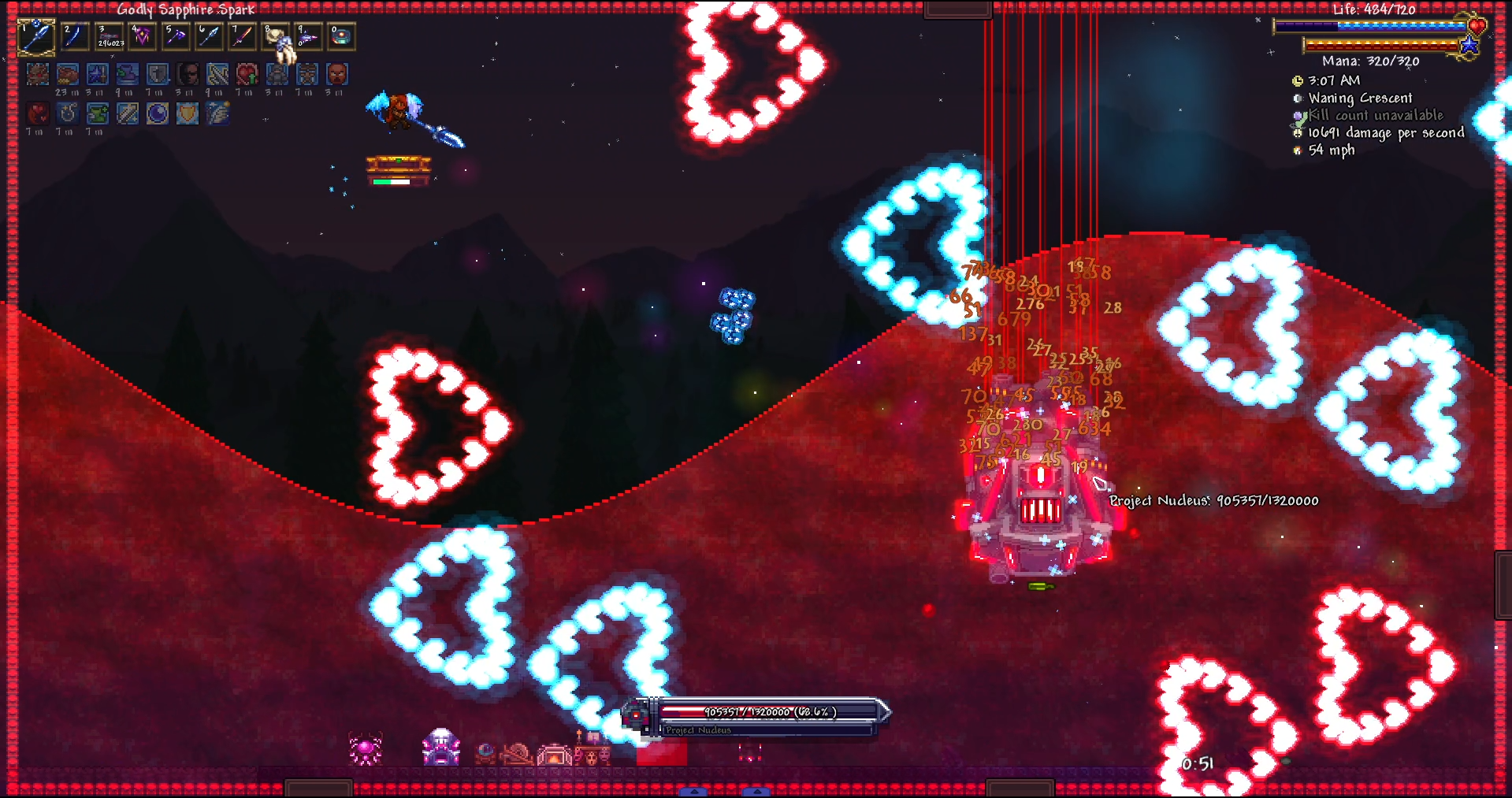Click the roast meat Well Fed buff

click(68, 75)
